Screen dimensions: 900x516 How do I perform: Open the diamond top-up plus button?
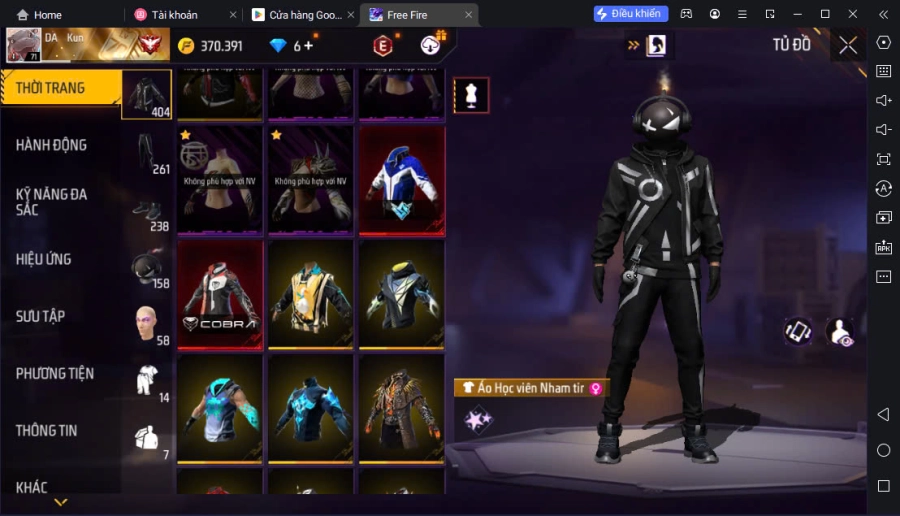click(308, 46)
